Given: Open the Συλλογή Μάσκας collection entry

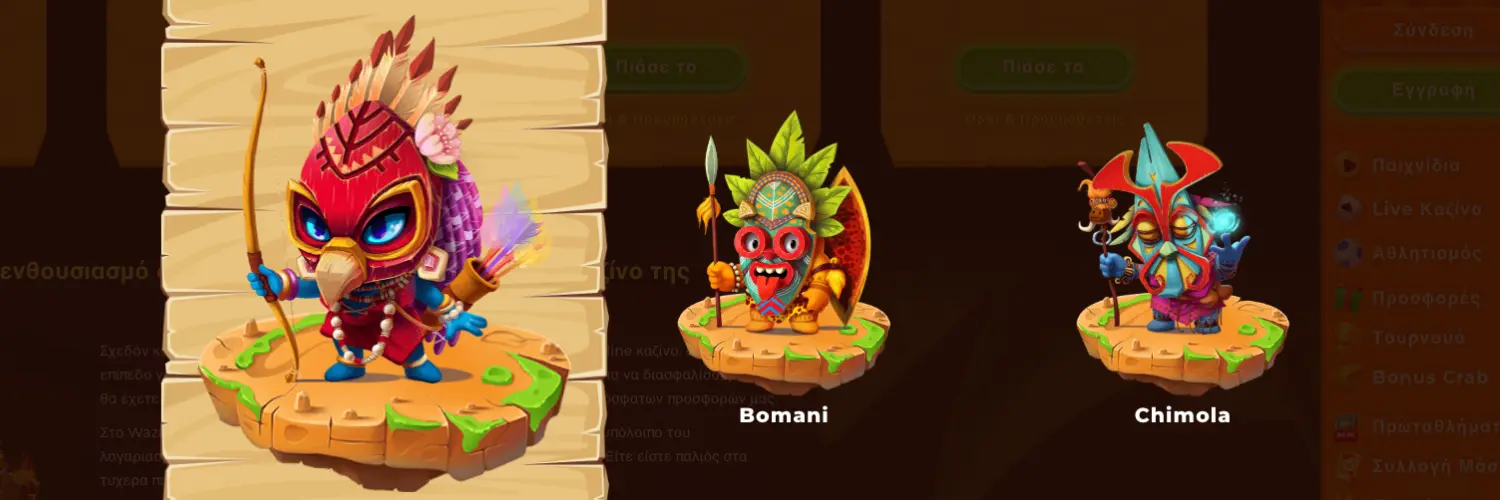Looking at the screenshot, I should (x=1430, y=466).
